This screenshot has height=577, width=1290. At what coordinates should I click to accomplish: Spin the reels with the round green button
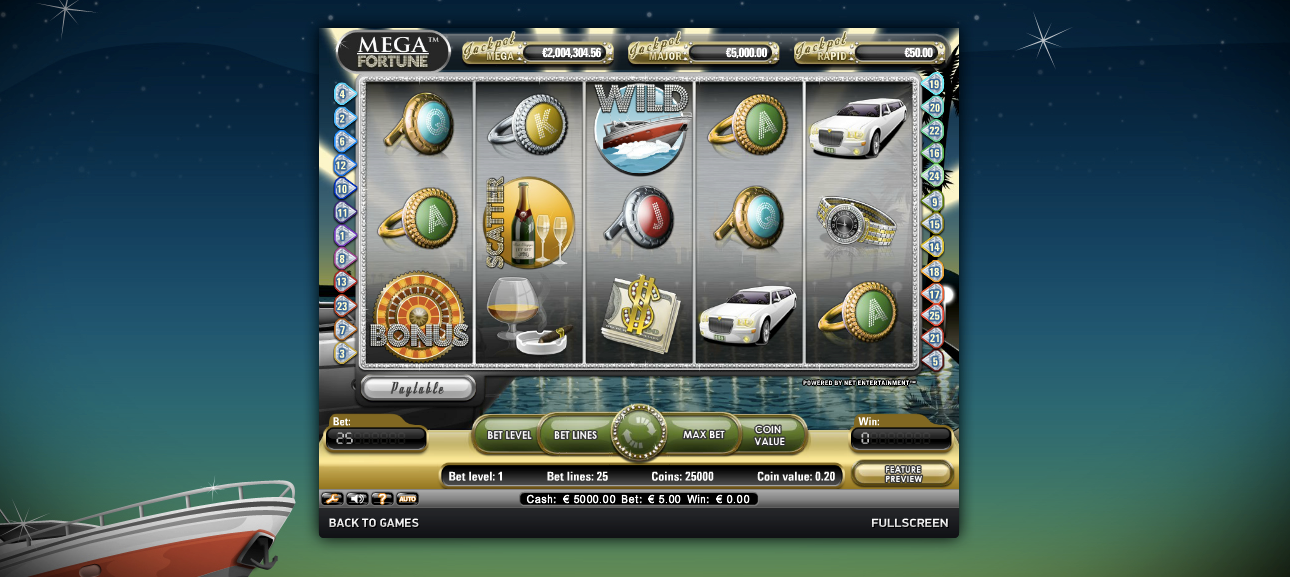(x=638, y=434)
